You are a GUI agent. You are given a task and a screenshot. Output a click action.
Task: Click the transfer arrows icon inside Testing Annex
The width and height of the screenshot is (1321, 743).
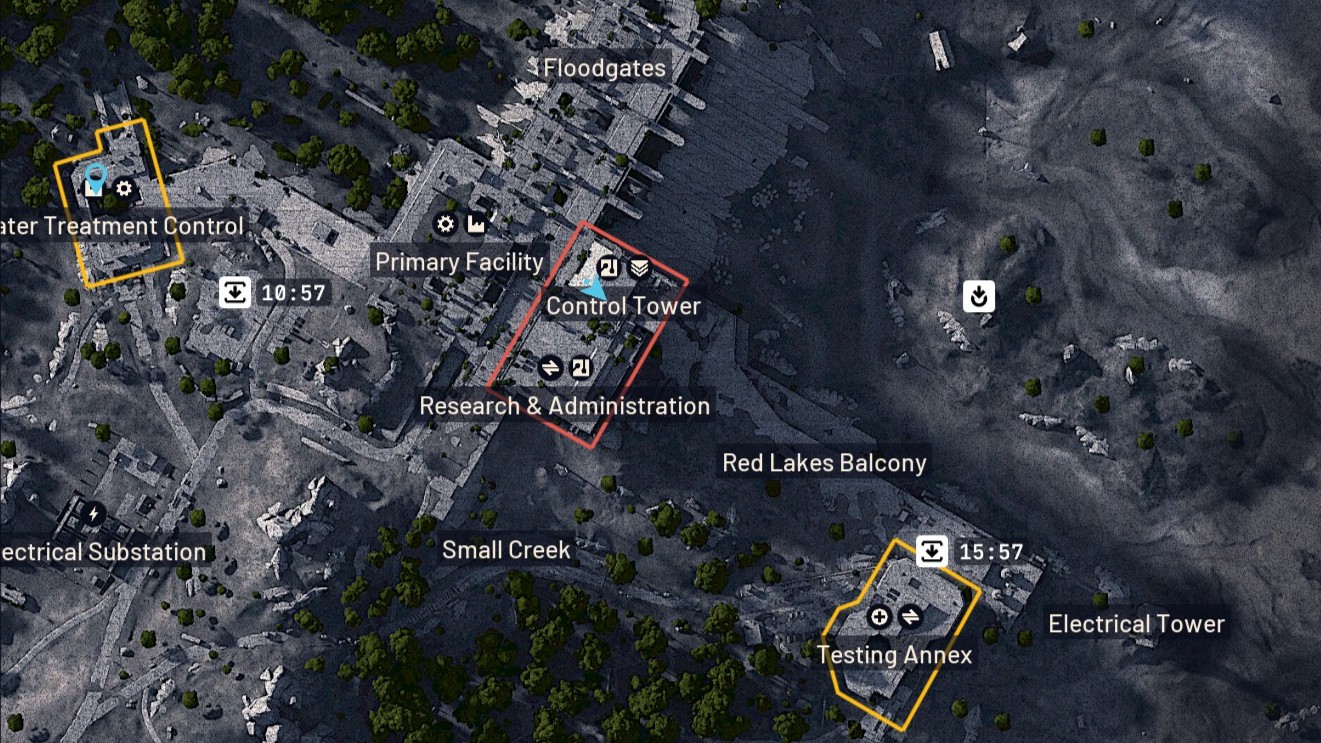(x=910, y=616)
